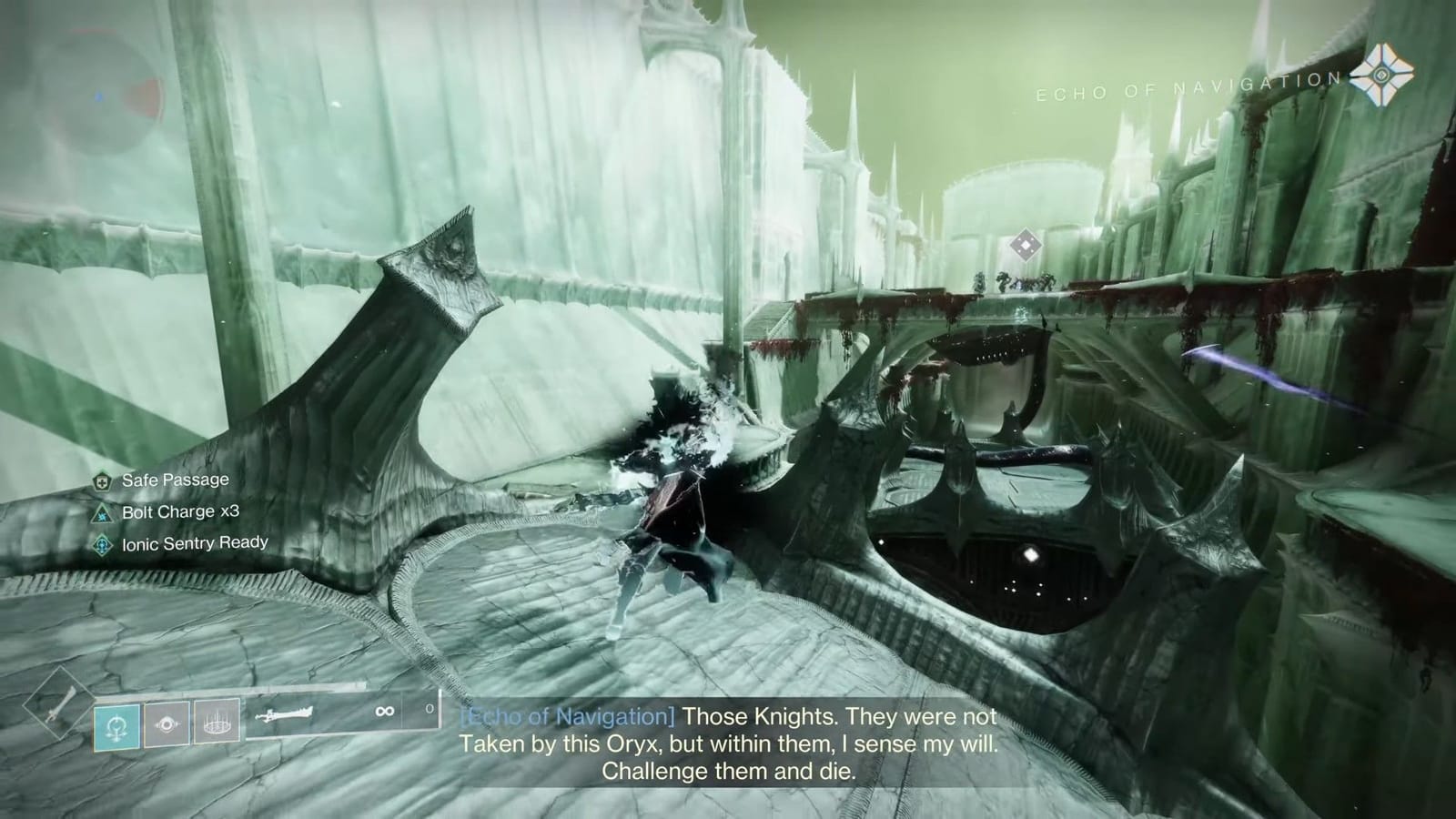
Task: Select the highlighted grenade ability icon
Action: (116, 725)
